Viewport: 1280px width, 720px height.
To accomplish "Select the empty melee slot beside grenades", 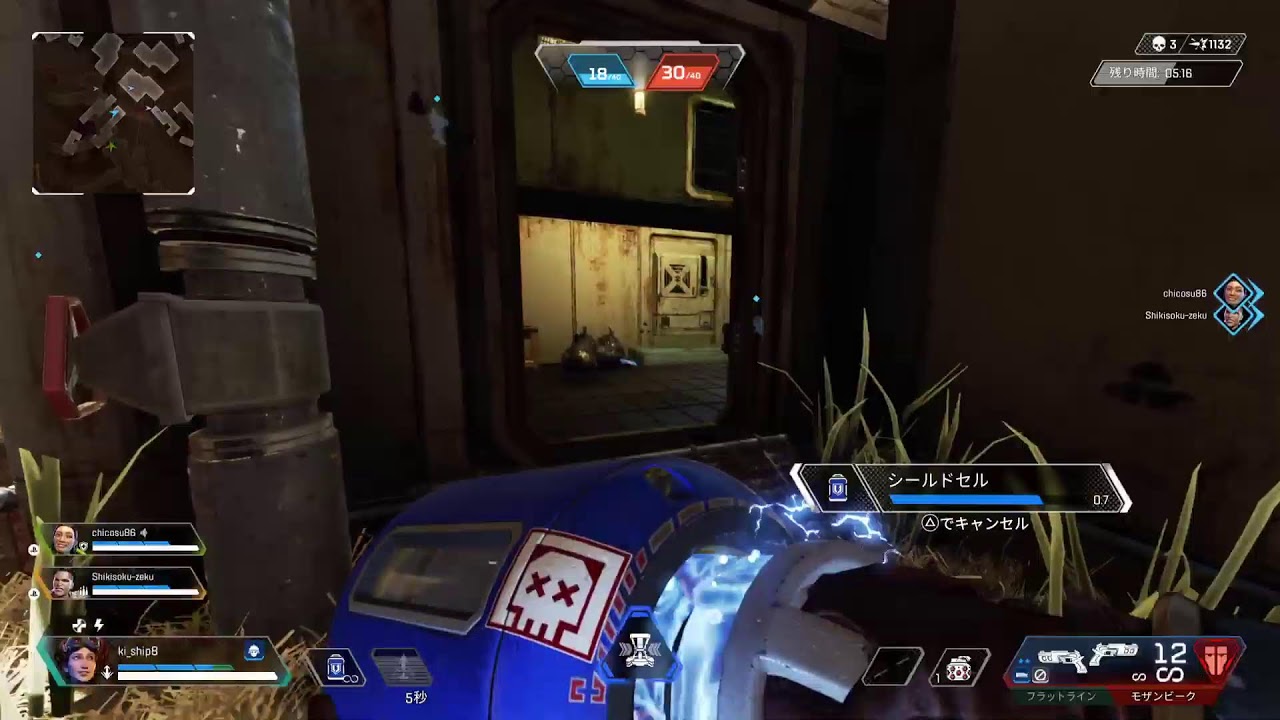I will point(895,668).
